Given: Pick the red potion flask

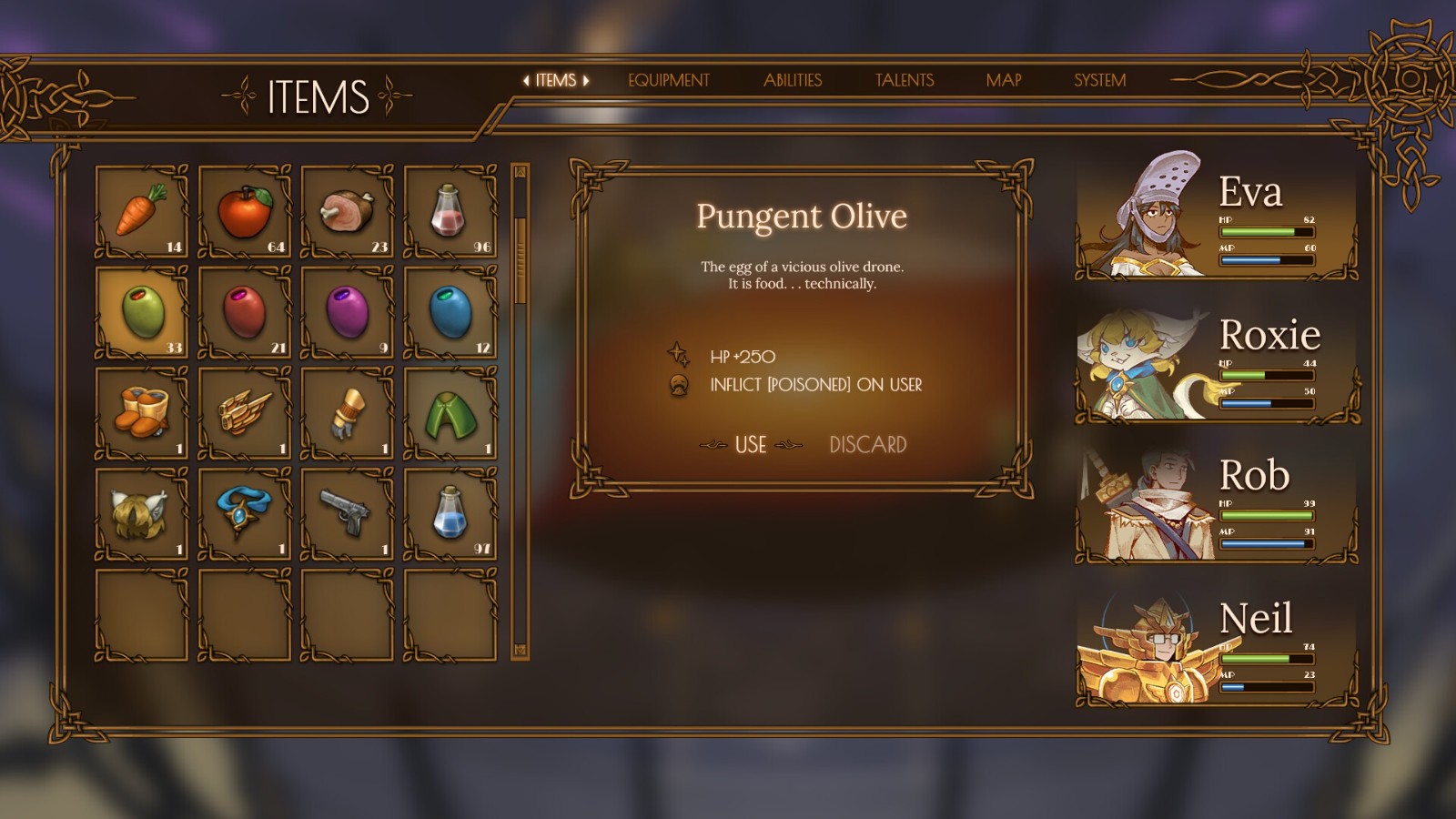Looking at the screenshot, I should point(450,211).
